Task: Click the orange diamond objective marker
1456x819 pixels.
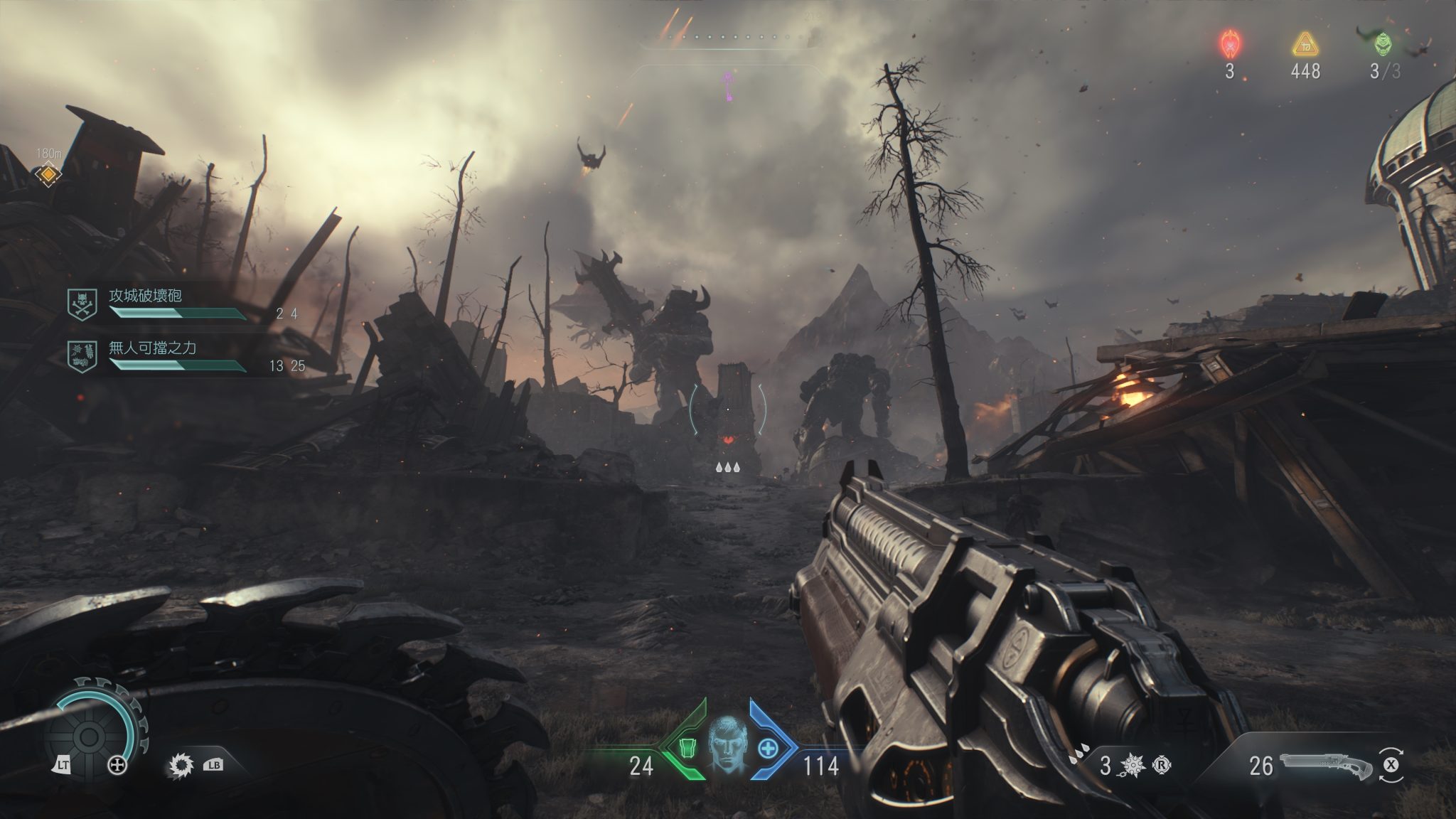Action: pyautogui.click(x=48, y=173)
